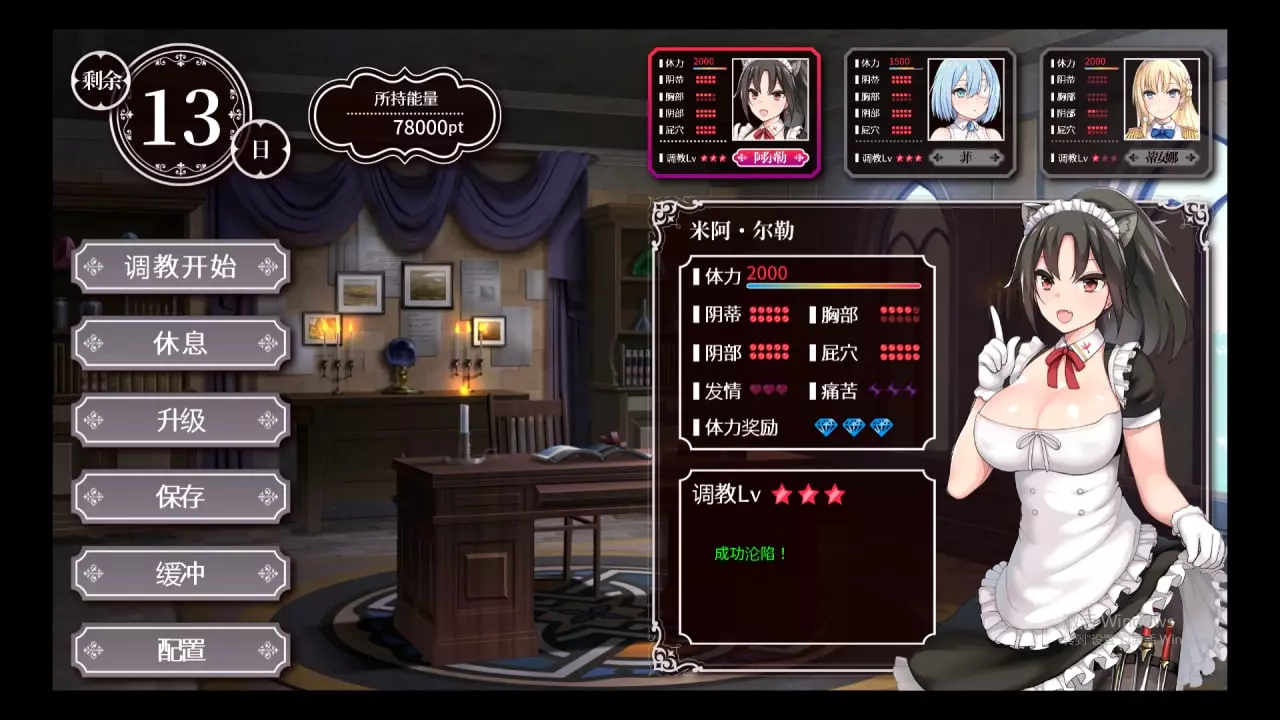Switch to the blue-haired 菲 character card
Screen dimensions: 1280x720
tap(930, 112)
